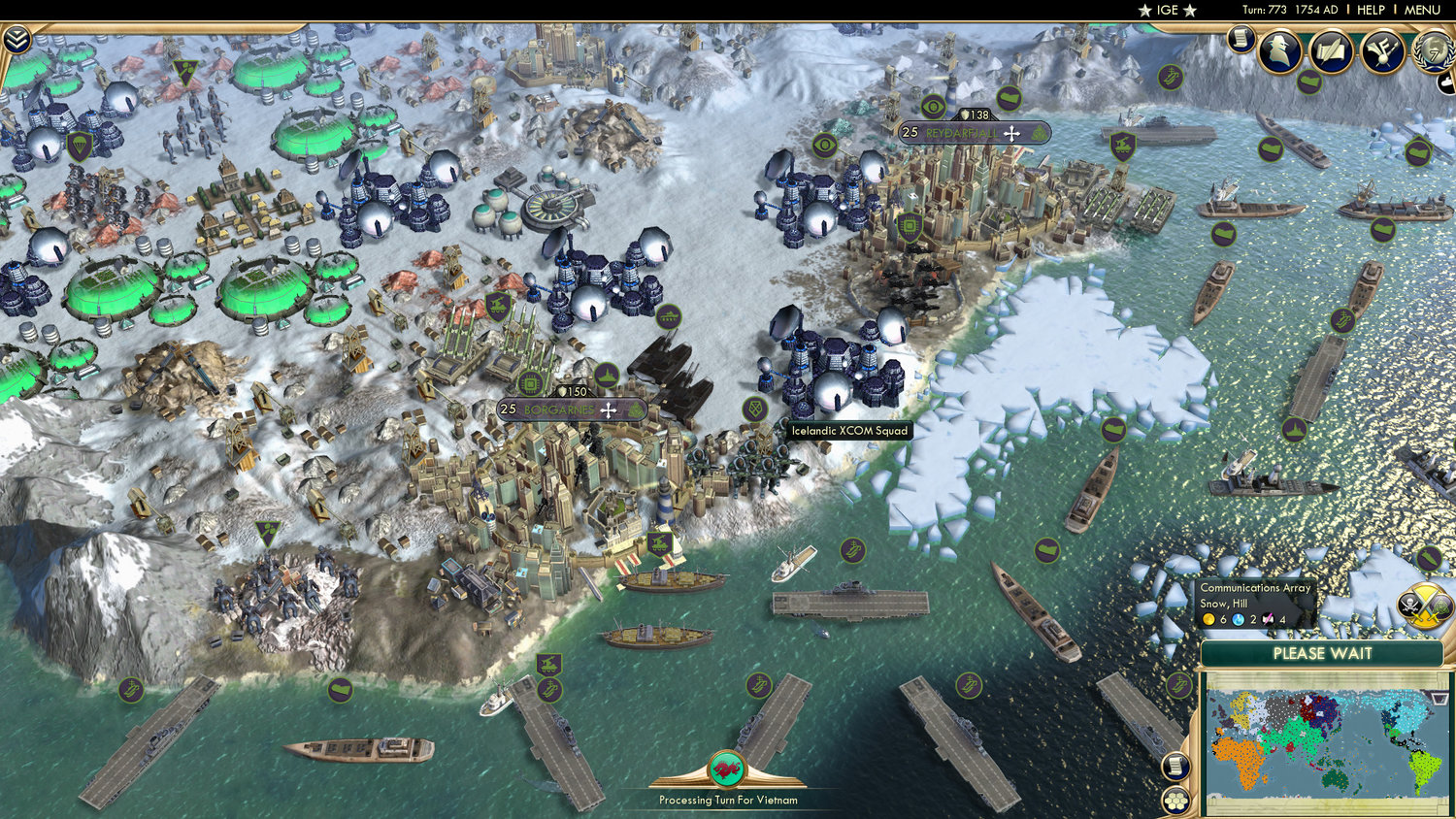This screenshot has width=1456, height=819.
Task: Click the pirate diplomacy status icon near minimap
Action: (1412, 604)
